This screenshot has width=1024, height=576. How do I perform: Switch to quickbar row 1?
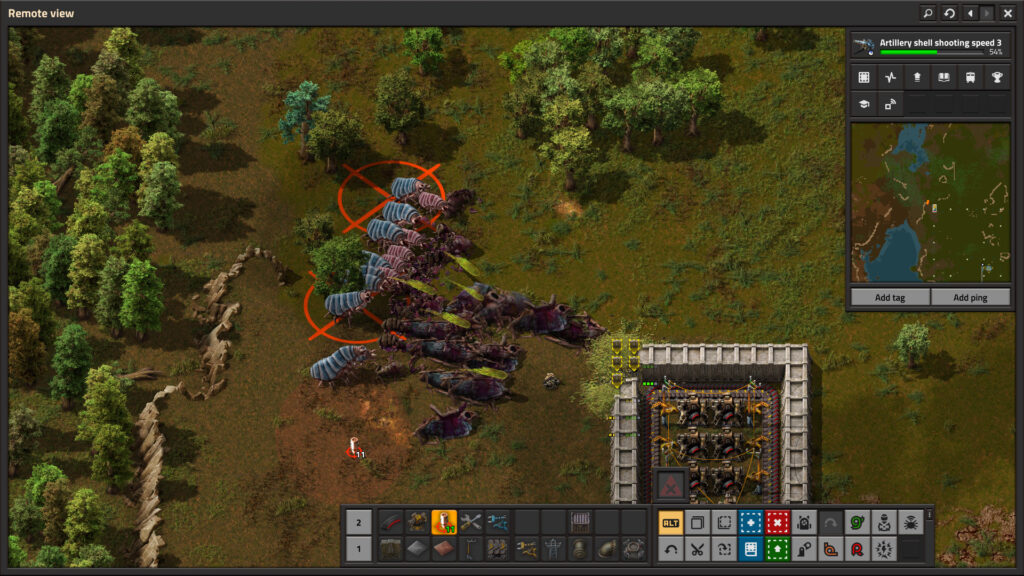357,548
